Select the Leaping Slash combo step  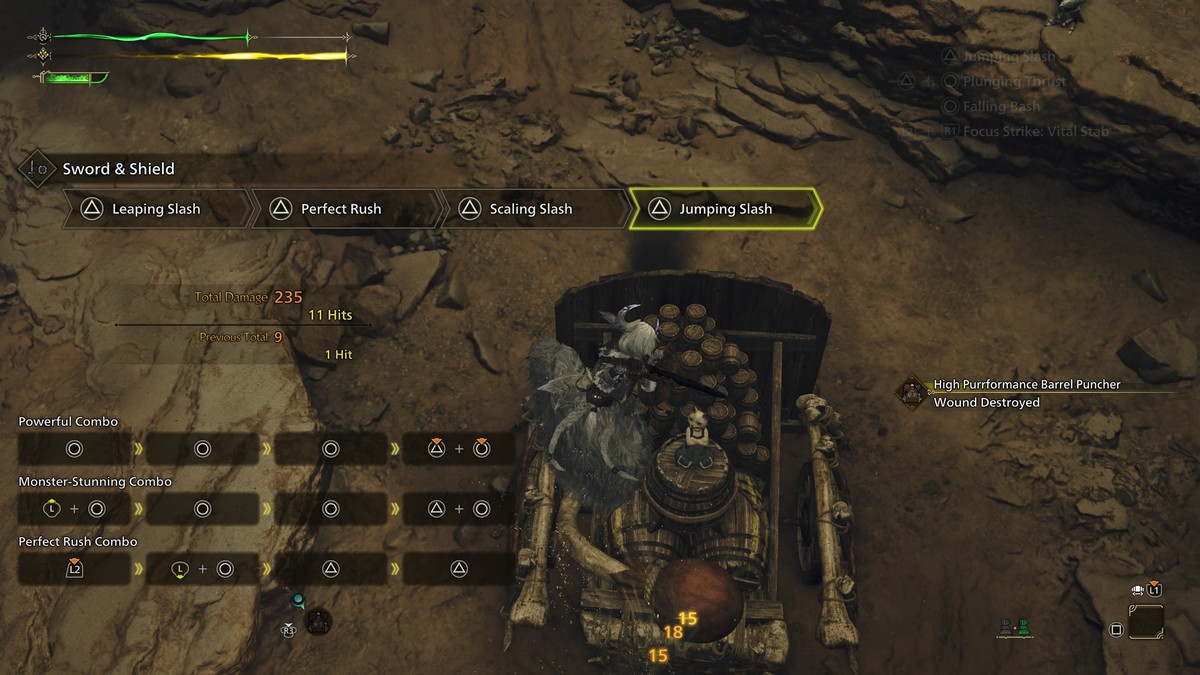[155, 209]
